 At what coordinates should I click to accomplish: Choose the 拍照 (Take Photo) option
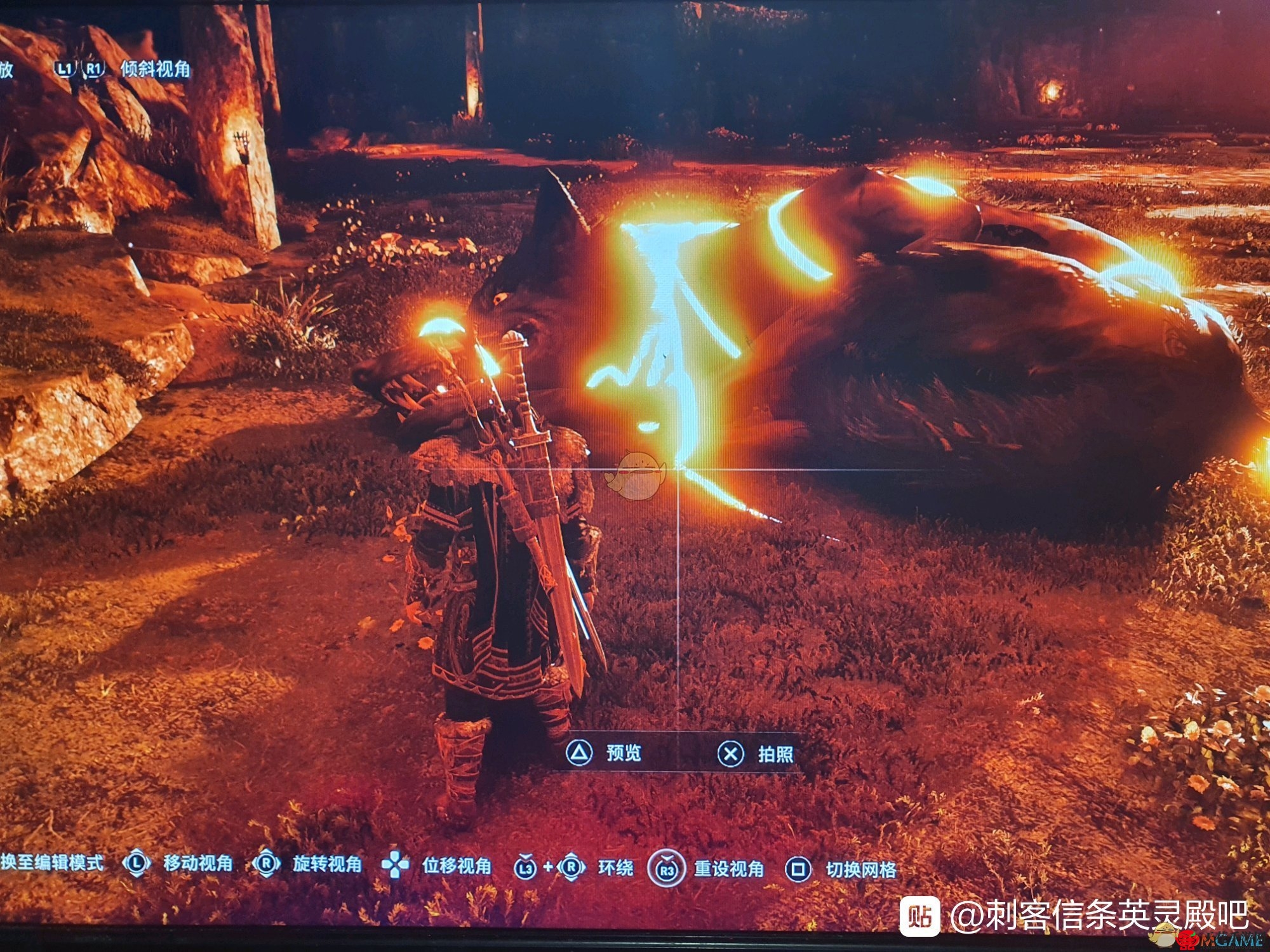click(756, 754)
